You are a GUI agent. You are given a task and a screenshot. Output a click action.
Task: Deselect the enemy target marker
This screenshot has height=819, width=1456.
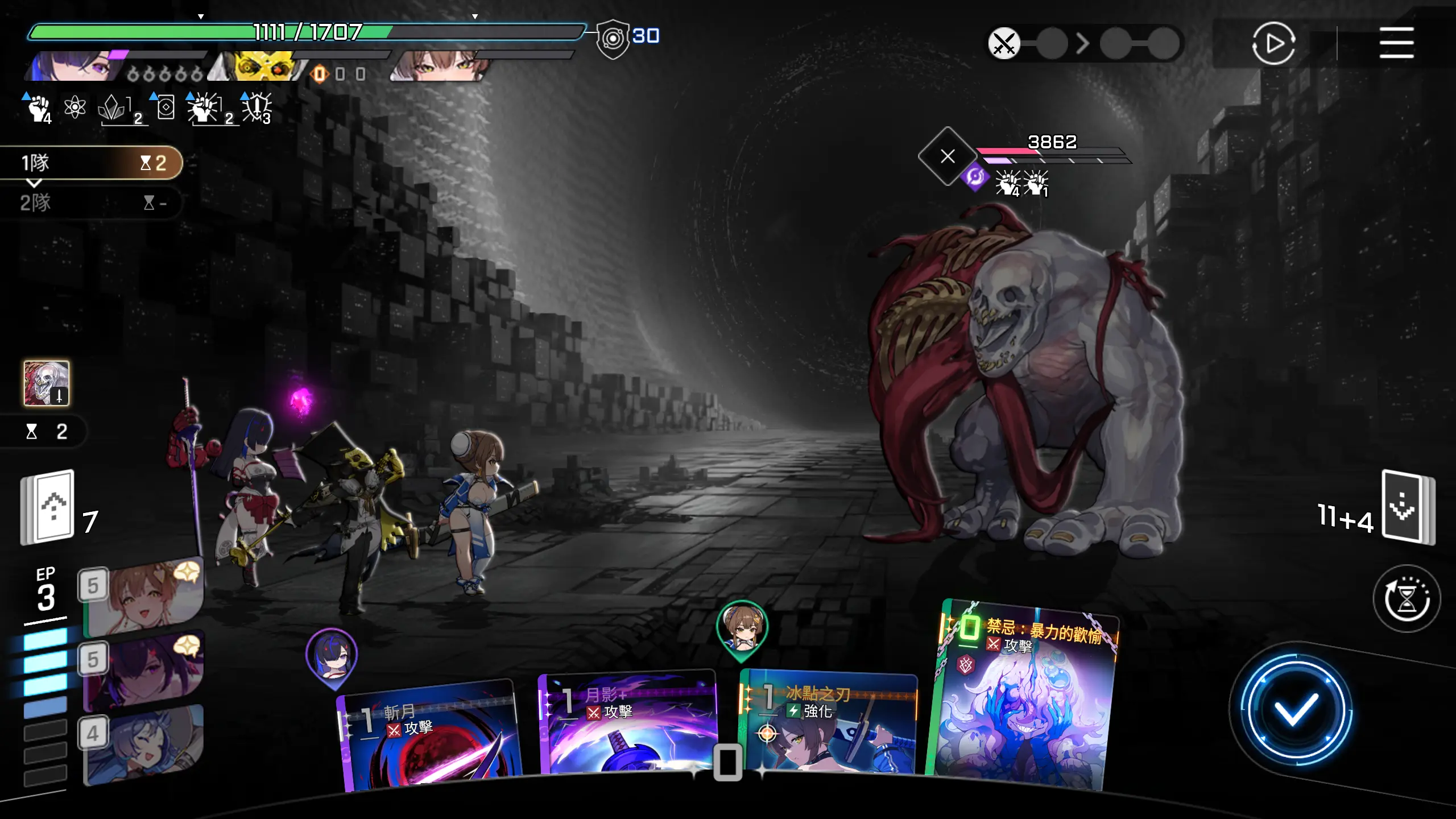click(948, 156)
